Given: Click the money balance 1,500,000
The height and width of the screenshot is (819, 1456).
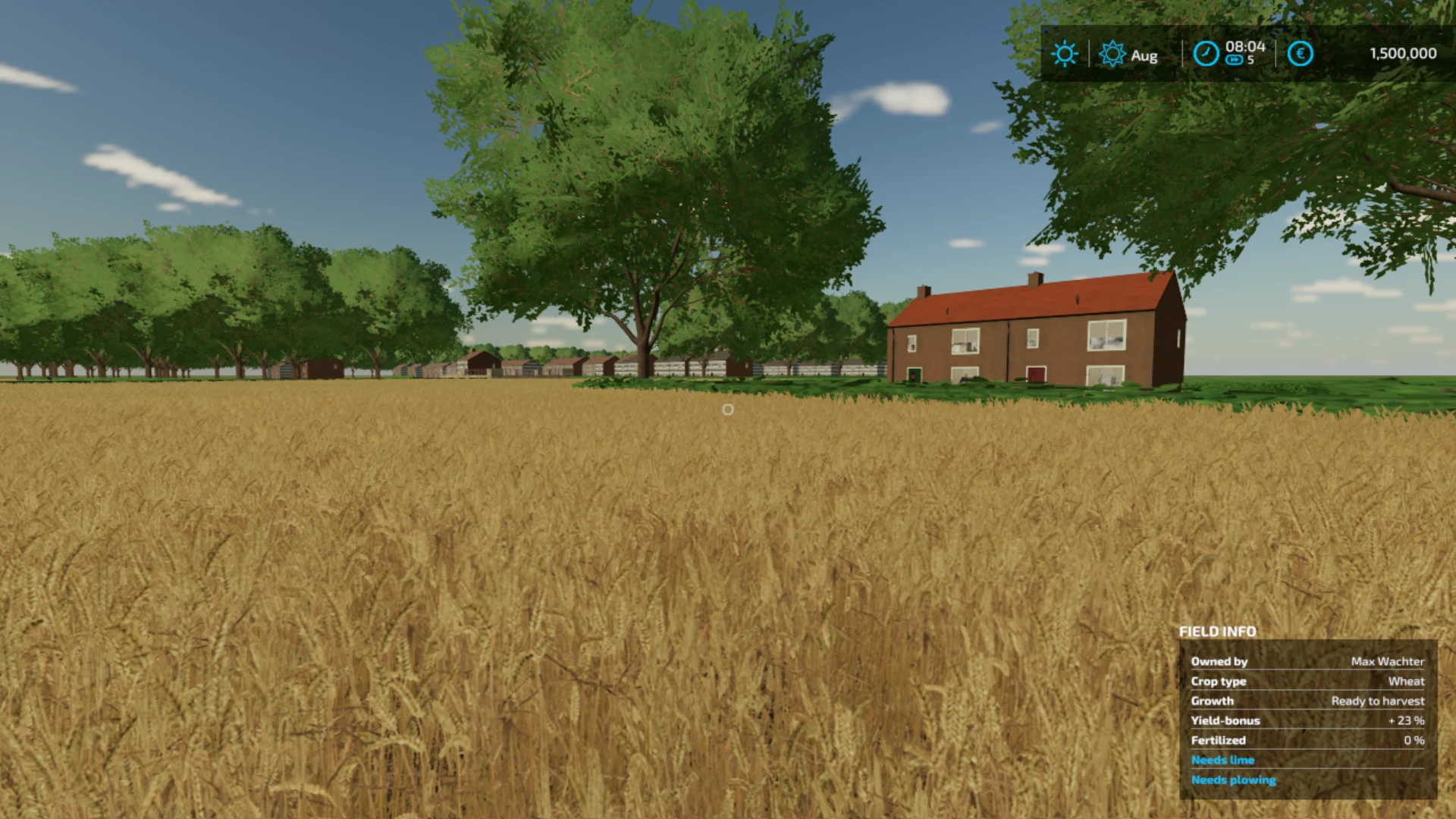Looking at the screenshot, I should click(x=1401, y=53).
